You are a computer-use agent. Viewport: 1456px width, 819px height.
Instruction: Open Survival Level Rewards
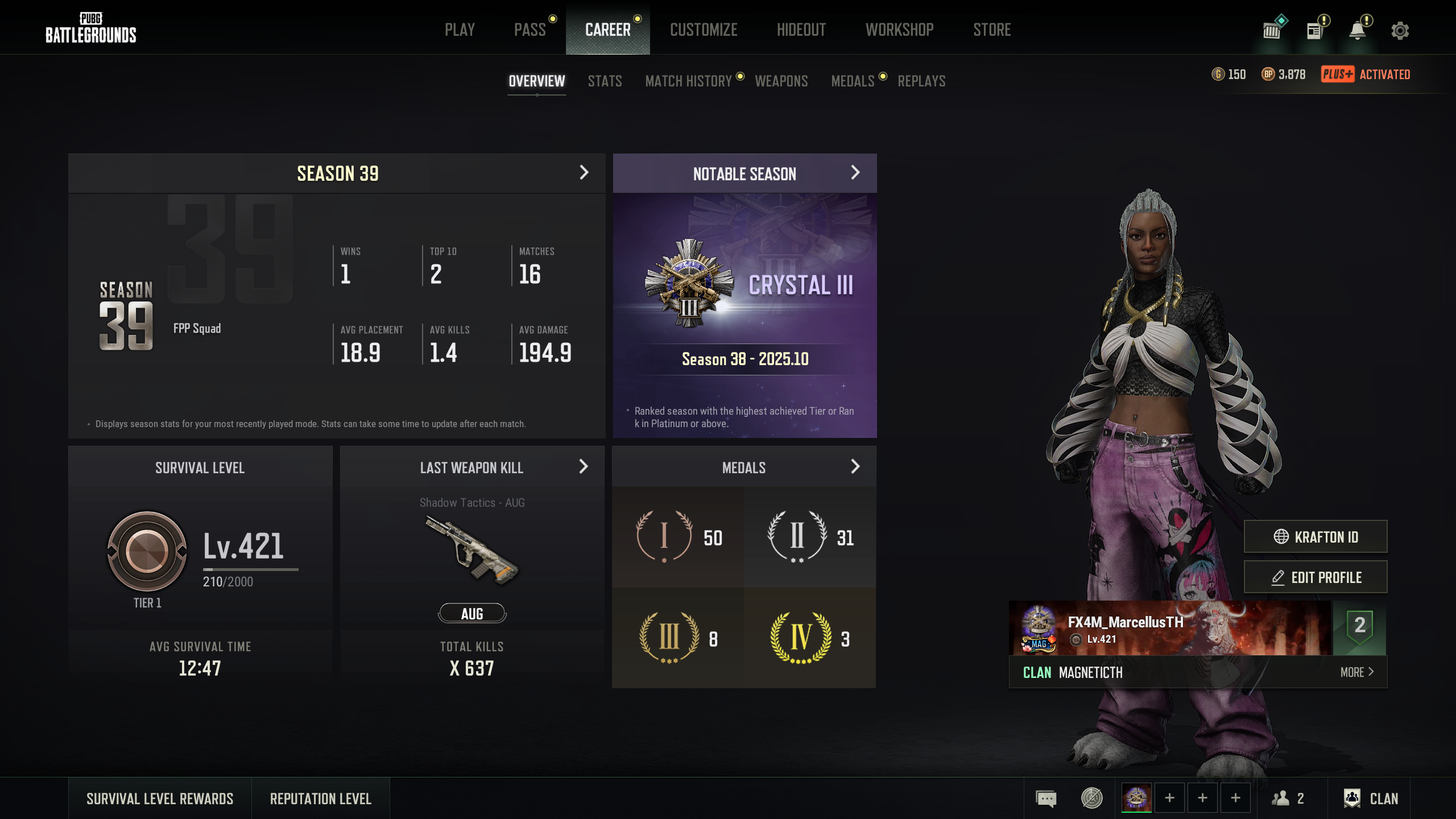(160, 799)
